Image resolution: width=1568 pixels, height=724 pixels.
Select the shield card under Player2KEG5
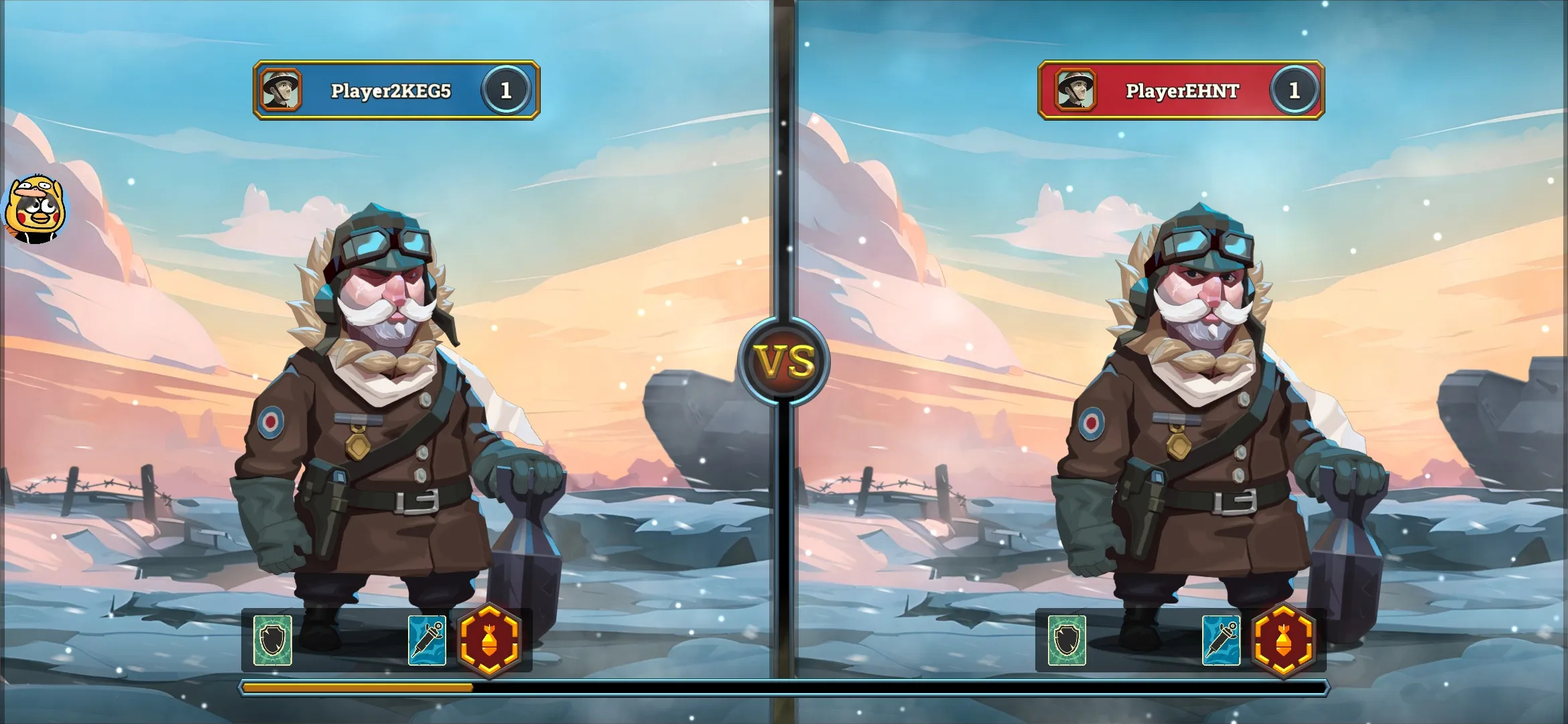[x=273, y=640]
